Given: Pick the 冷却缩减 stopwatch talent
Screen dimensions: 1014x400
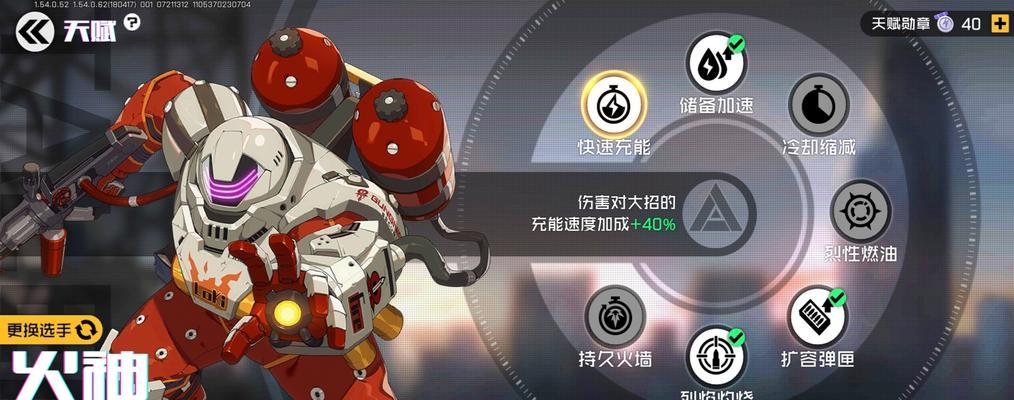Looking at the screenshot, I should 819,102.
